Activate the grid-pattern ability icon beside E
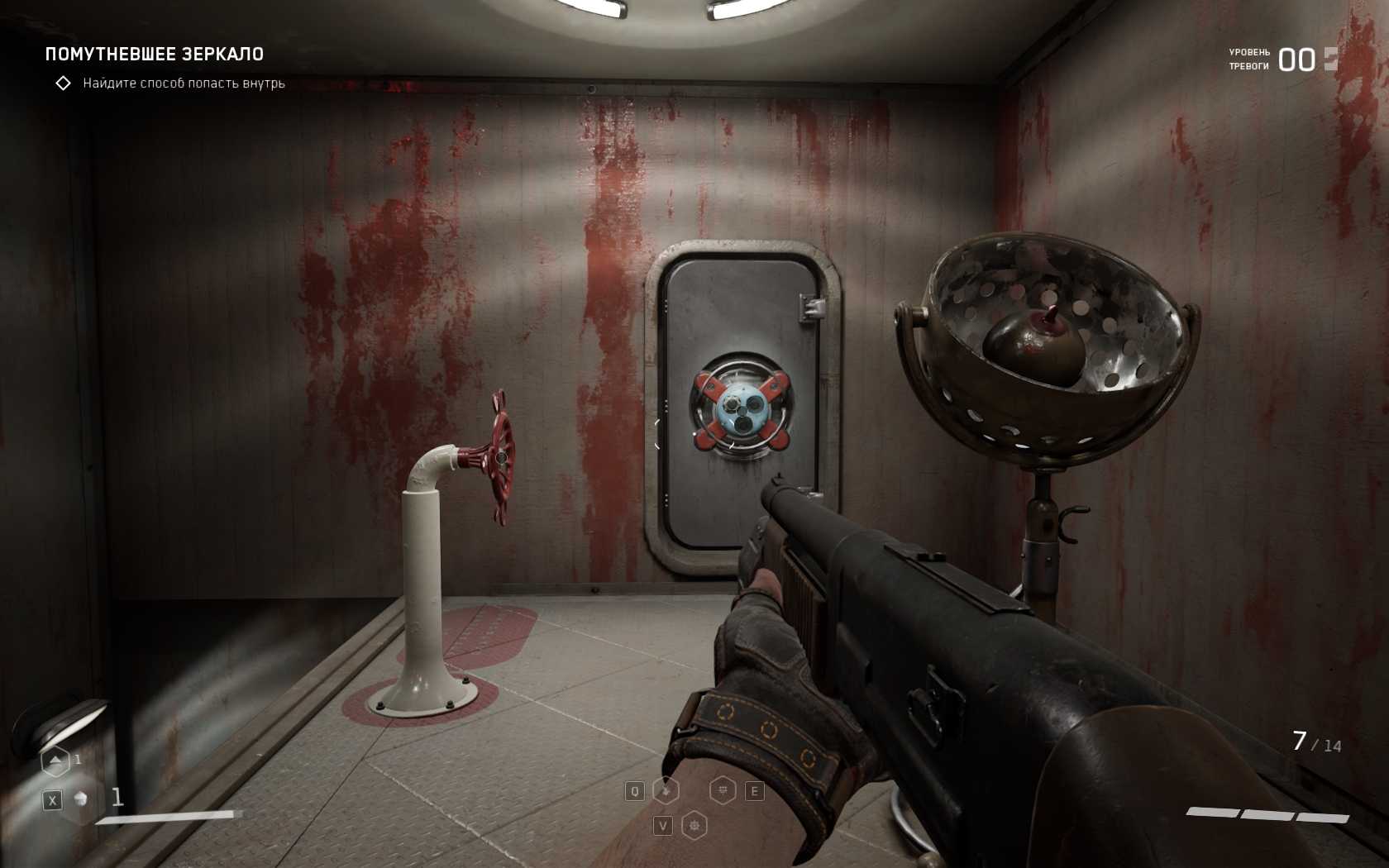This screenshot has width=1389, height=868. (x=723, y=791)
